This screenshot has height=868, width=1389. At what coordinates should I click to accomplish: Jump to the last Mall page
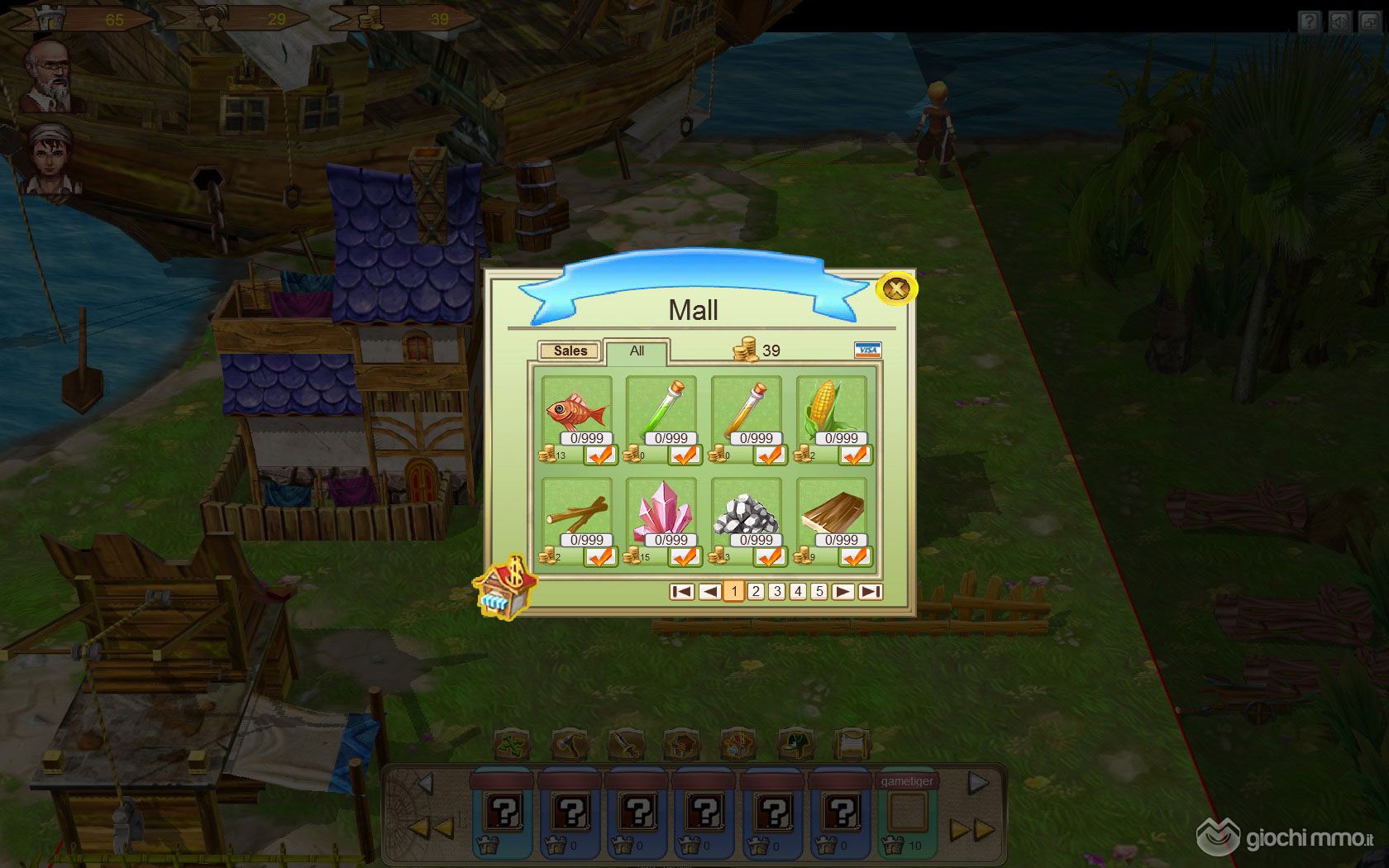870,591
